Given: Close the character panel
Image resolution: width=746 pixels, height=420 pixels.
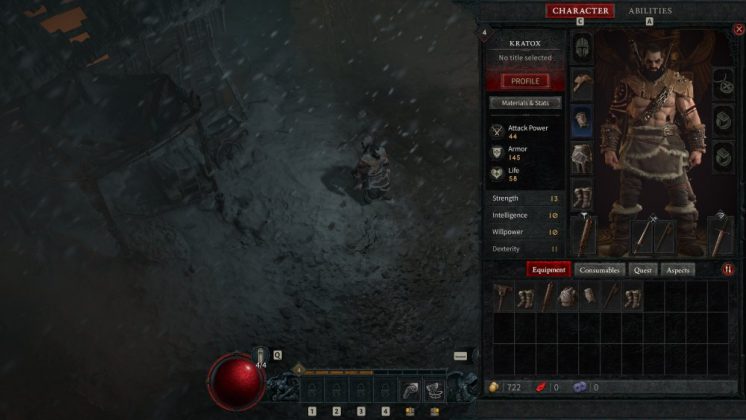Looking at the screenshot, I should tap(739, 30).
